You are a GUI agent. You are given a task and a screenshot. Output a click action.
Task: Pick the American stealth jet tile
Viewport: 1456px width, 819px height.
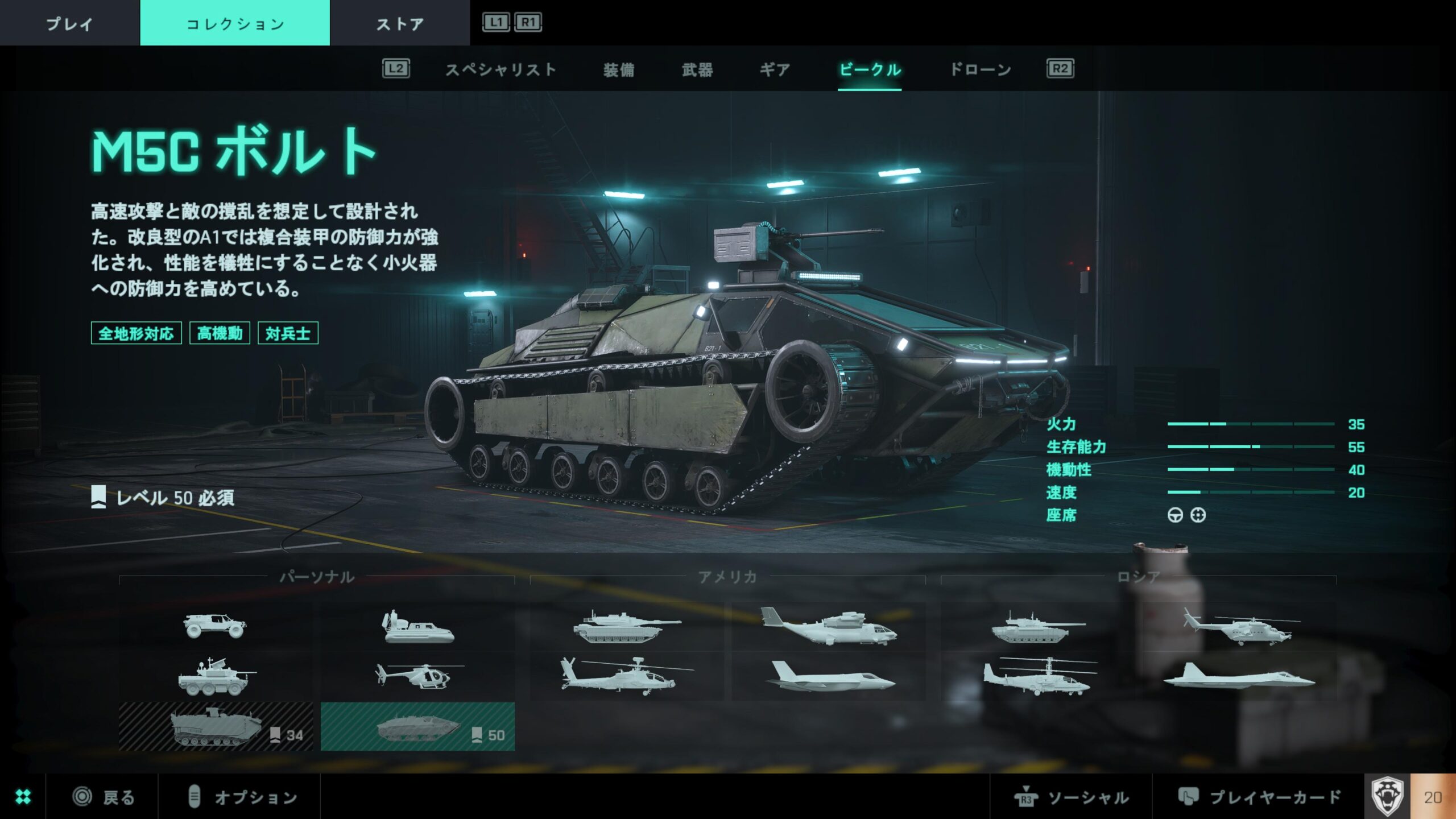pyautogui.click(x=829, y=677)
